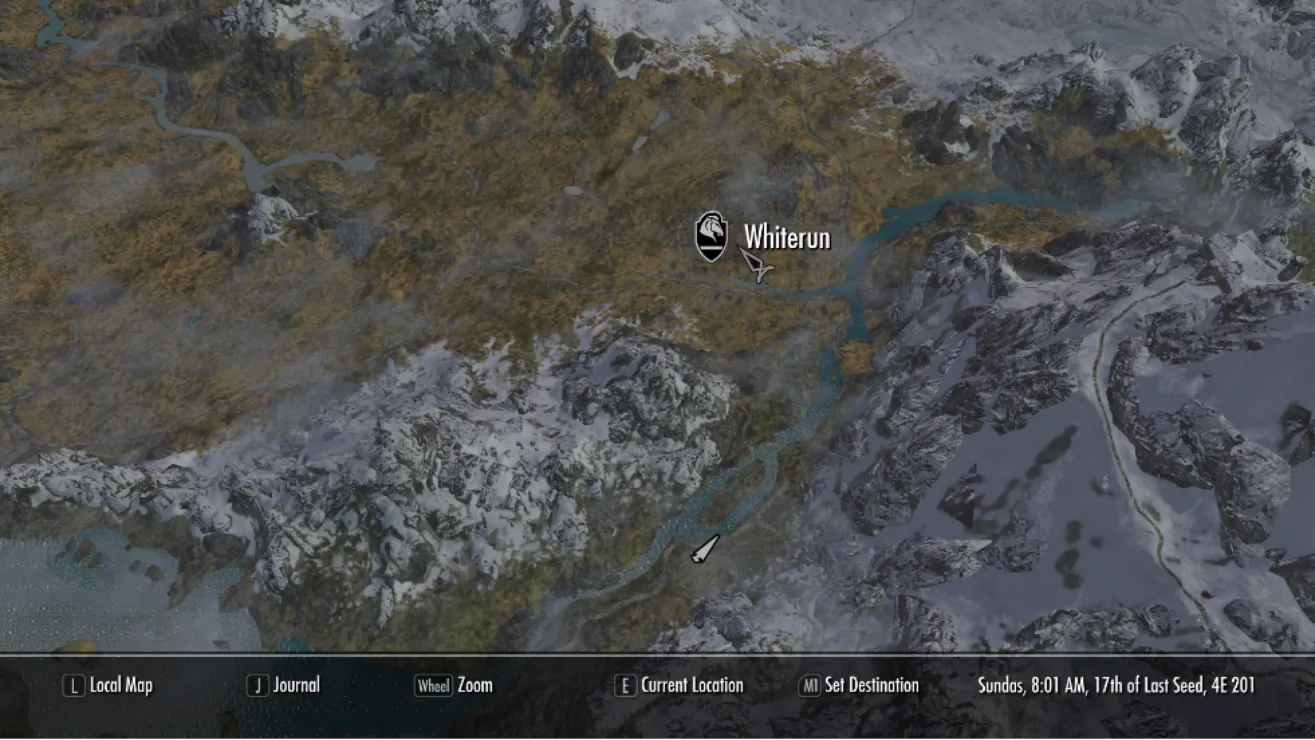The height and width of the screenshot is (740, 1315).
Task: Open the Journal from the map bar
Action: [284, 686]
